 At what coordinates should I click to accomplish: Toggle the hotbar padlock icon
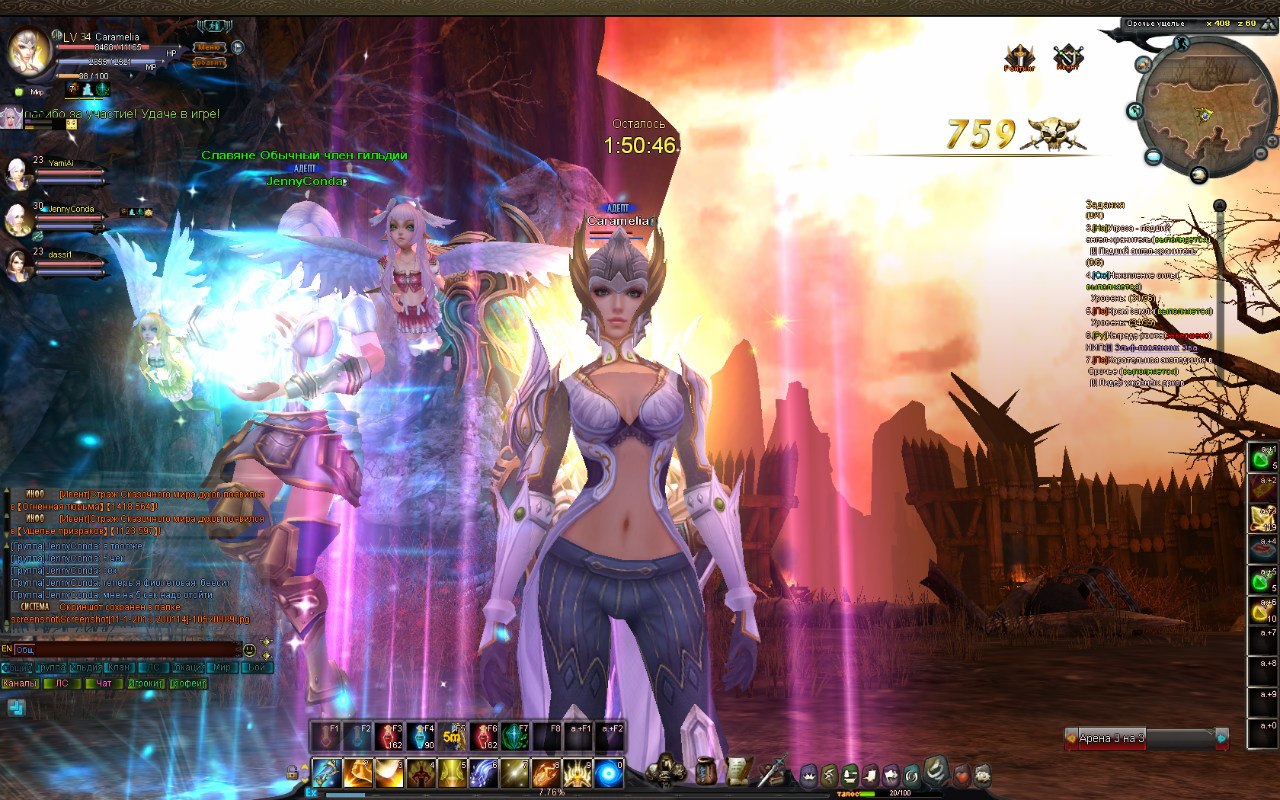[x=292, y=773]
